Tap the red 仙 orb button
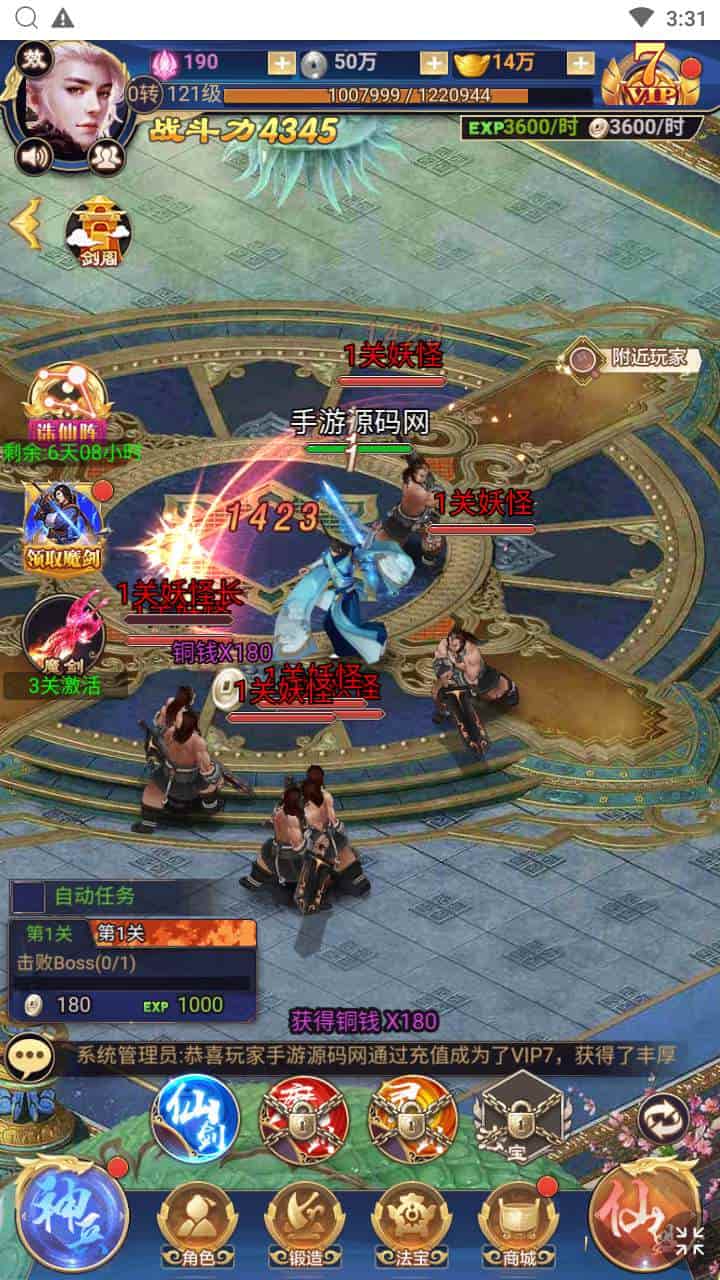 pyautogui.click(x=645, y=1213)
